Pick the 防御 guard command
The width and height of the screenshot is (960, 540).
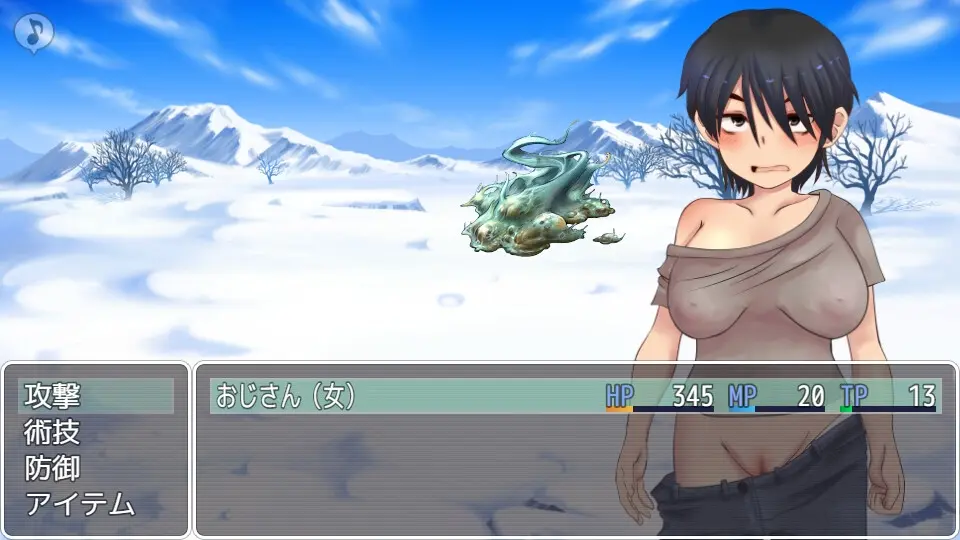click(x=95, y=468)
